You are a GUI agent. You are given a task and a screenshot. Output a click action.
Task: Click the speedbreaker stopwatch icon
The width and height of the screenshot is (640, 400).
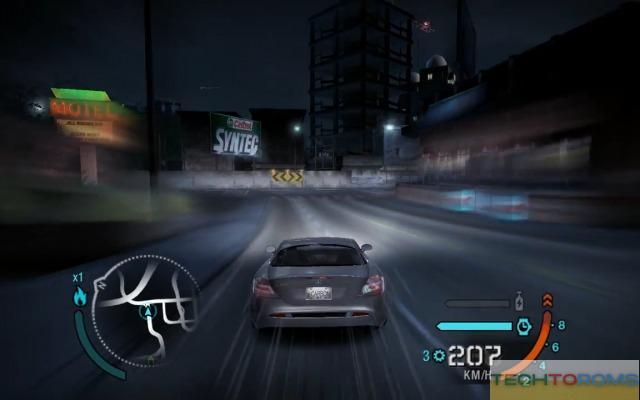pos(522,325)
